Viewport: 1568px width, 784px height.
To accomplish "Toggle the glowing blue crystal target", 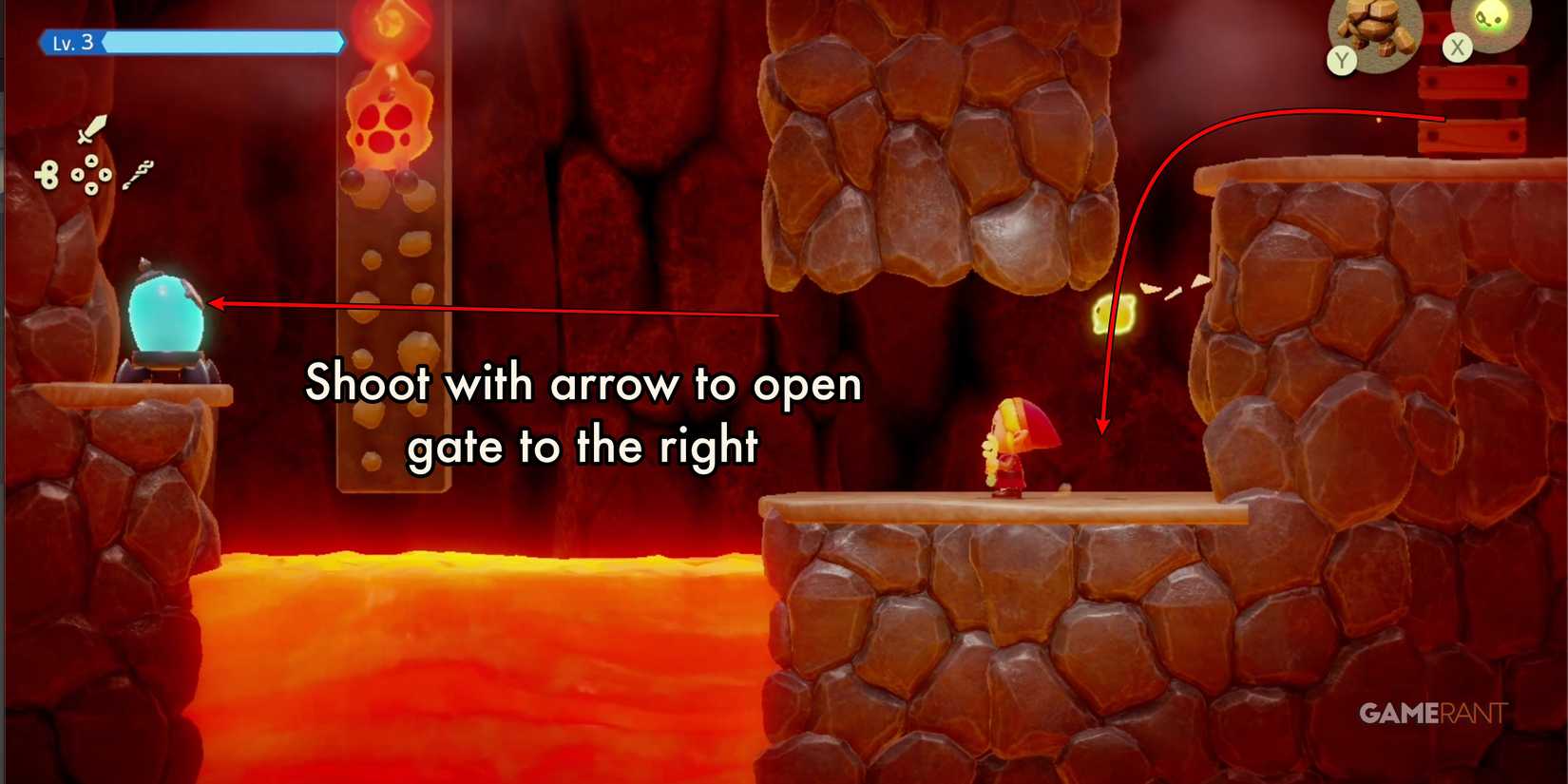I will coord(166,314).
